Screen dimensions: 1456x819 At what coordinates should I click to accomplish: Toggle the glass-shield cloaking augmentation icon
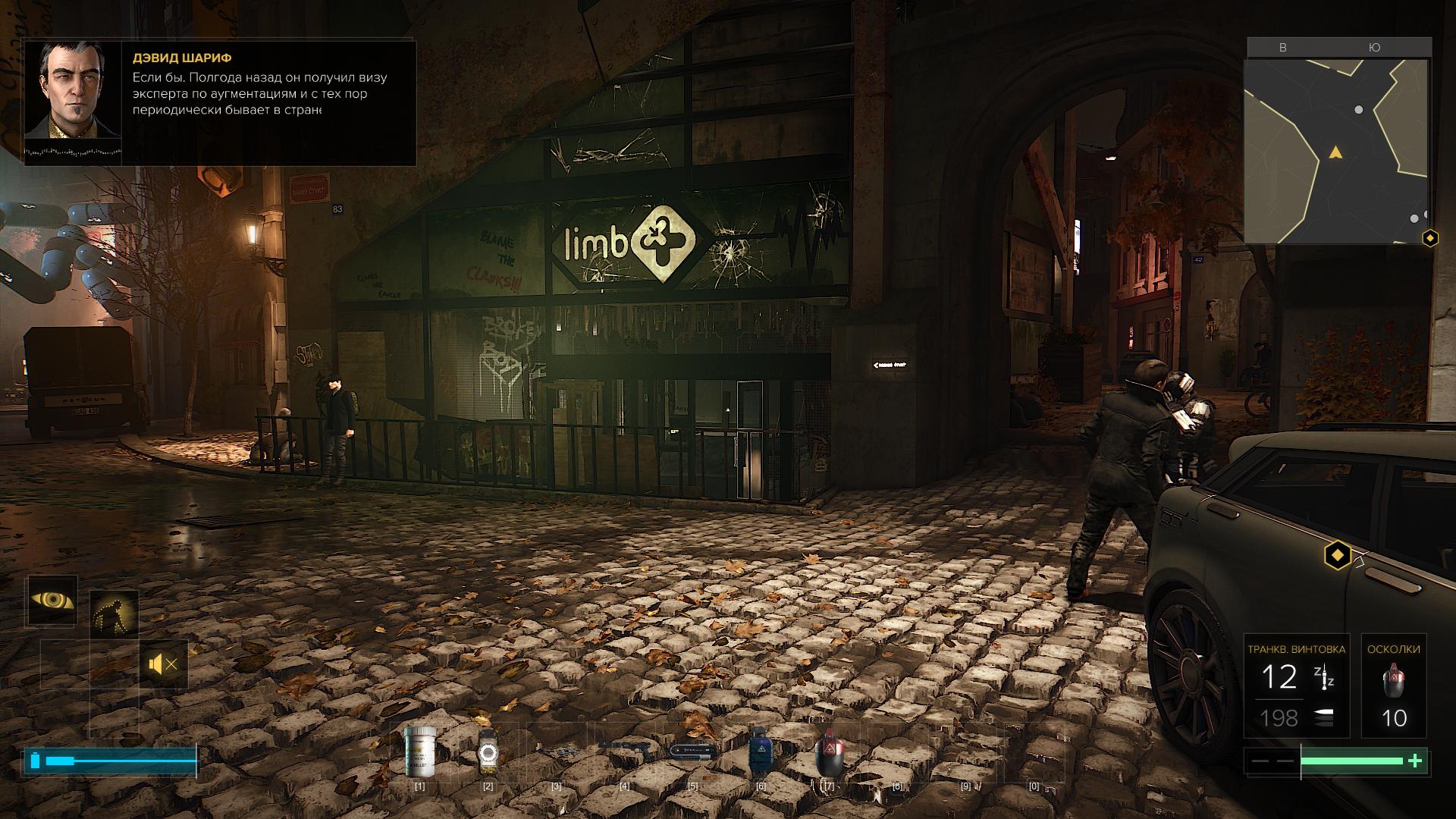click(x=115, y=614)
